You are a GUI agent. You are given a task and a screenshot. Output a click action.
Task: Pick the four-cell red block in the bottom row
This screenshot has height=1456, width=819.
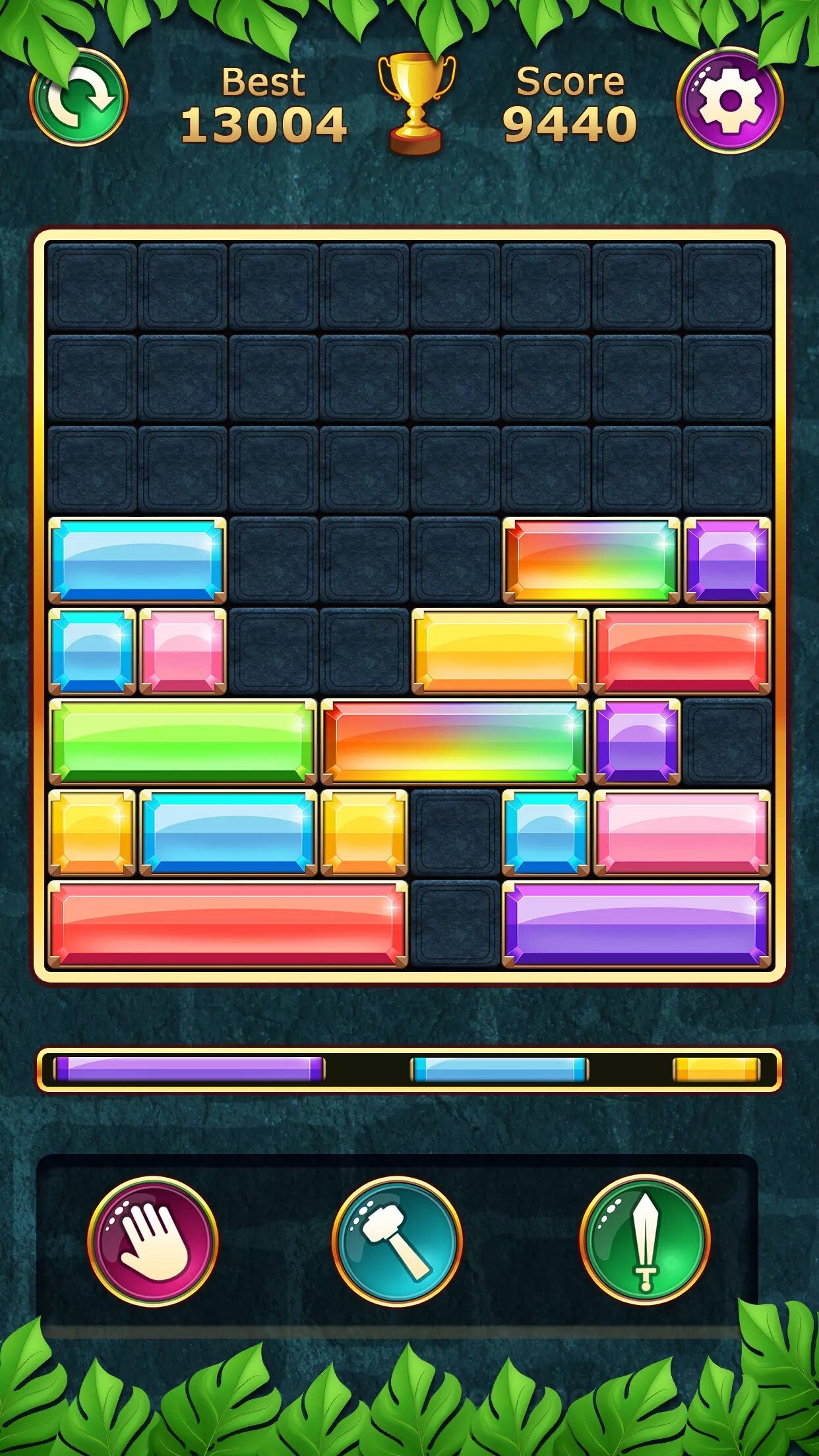coord(228,924)
